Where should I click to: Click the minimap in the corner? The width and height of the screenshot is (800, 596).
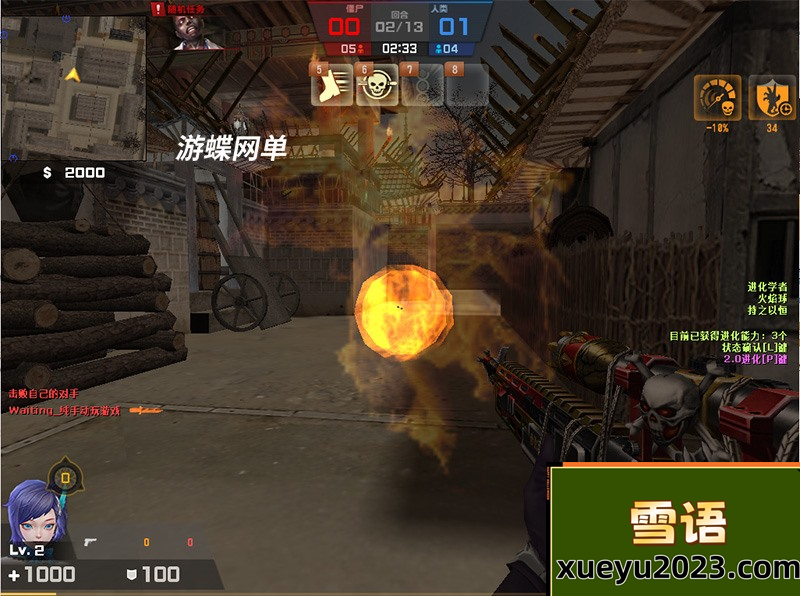(x=74, y=79)
